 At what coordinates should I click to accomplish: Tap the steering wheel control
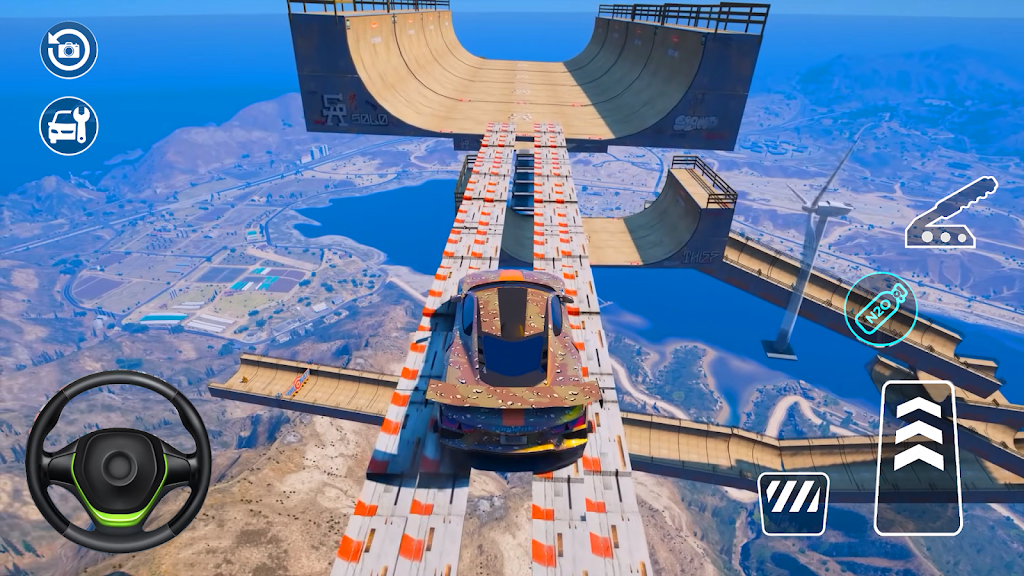pyautogui.click(x=118, y=462)
